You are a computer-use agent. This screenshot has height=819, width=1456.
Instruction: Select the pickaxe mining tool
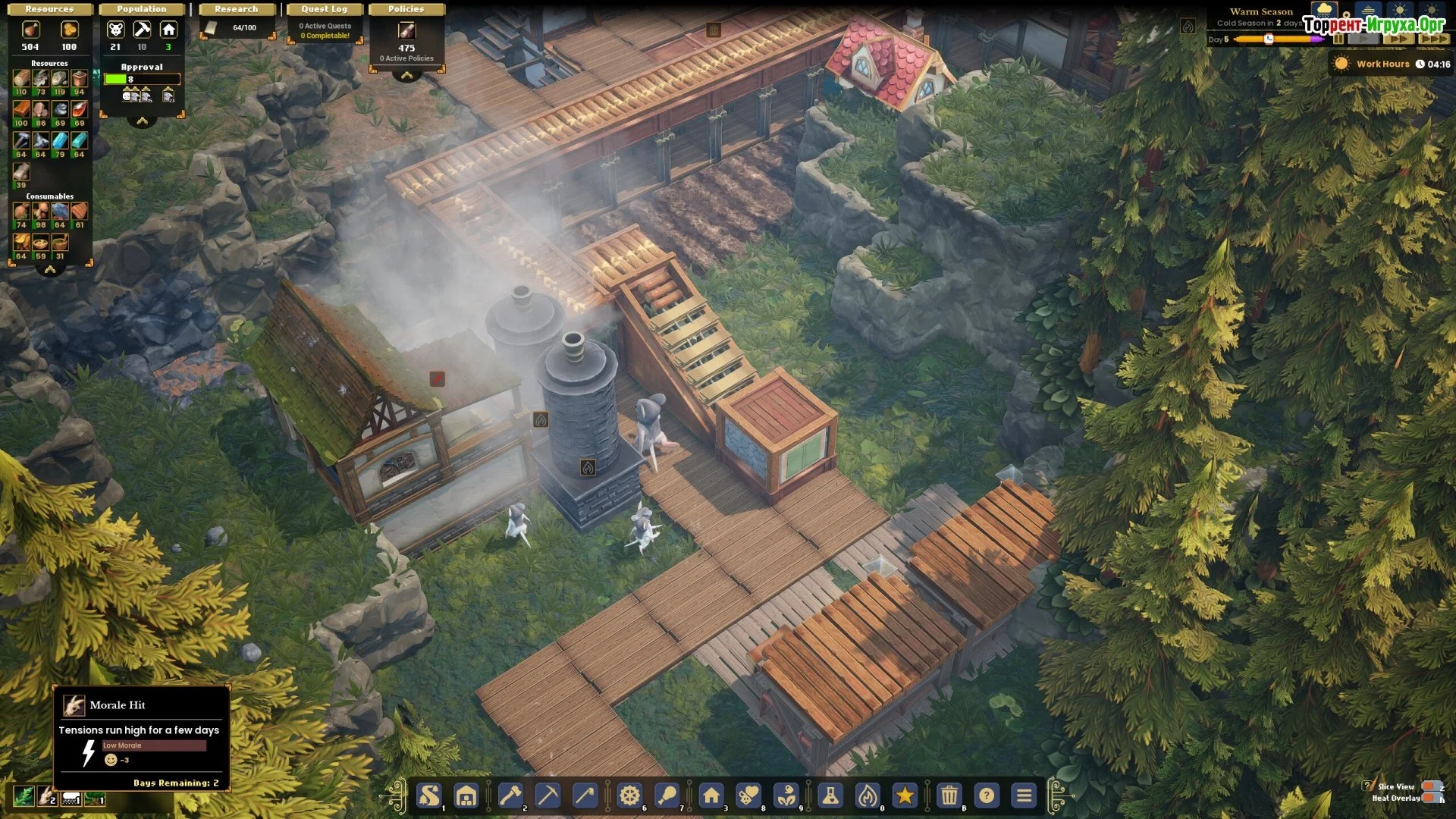548,795
